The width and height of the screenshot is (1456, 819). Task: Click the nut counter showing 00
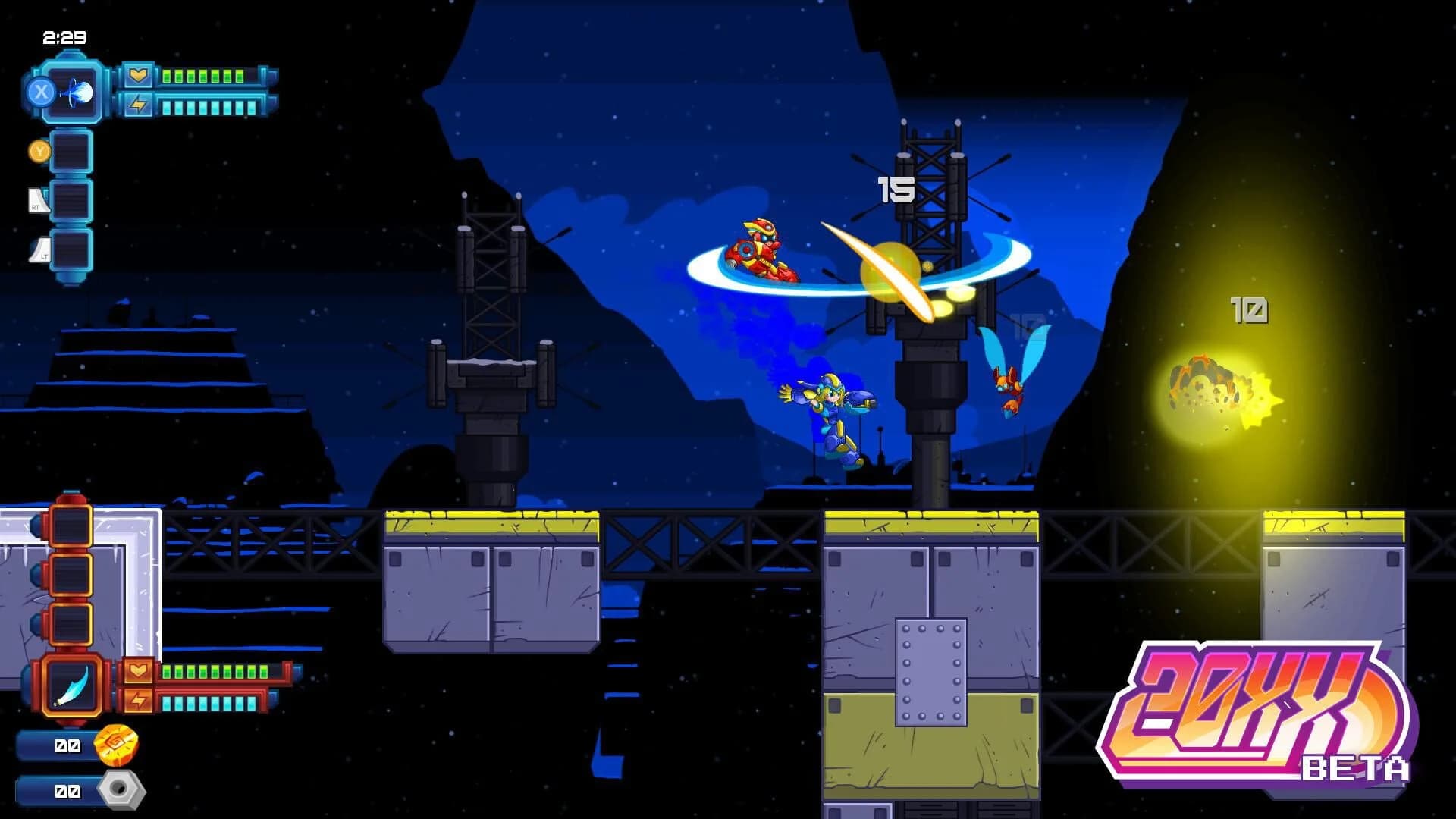pyautogui.click(x=67, y=791)
